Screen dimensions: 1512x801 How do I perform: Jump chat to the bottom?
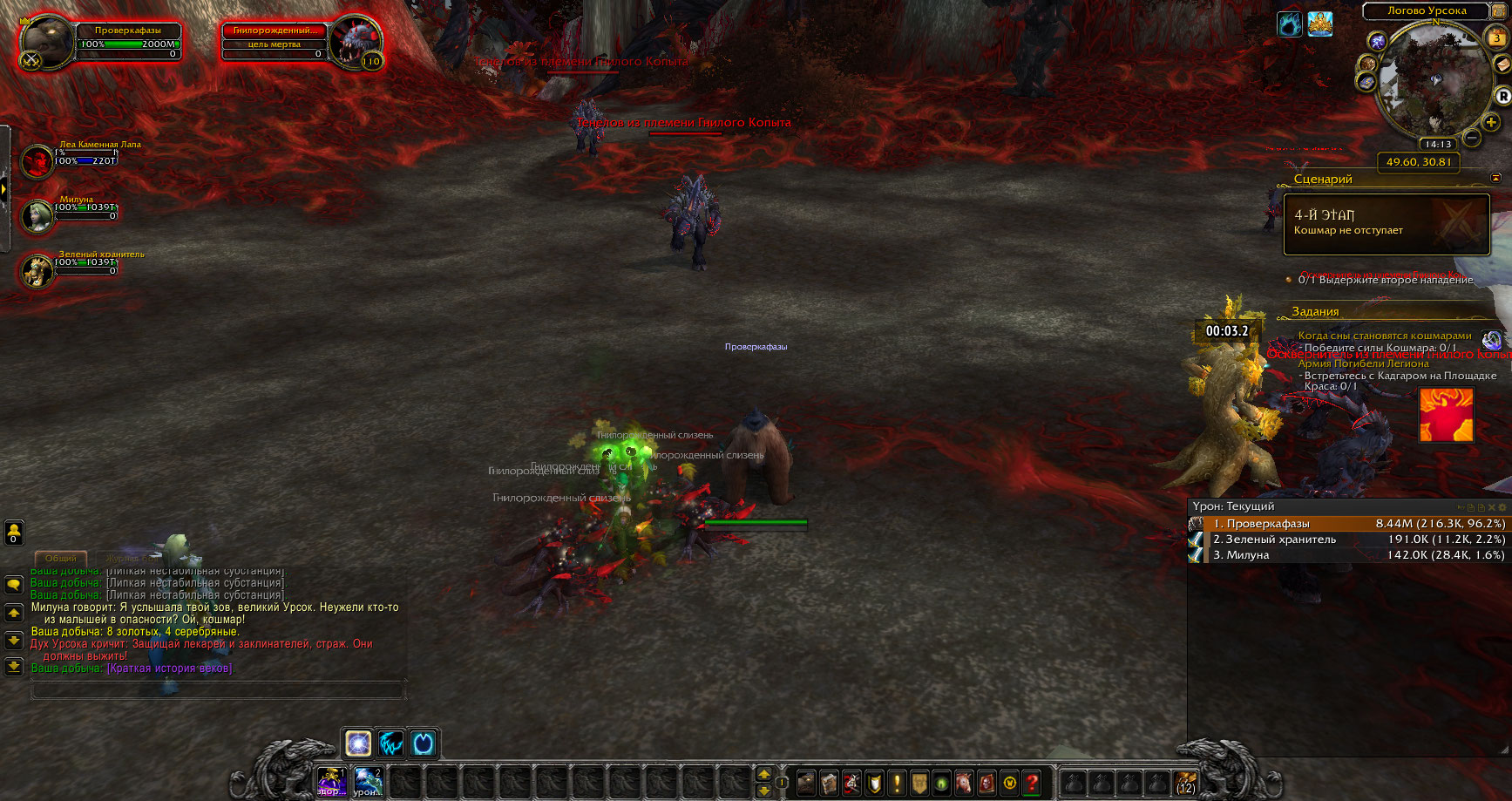(14, 667)
